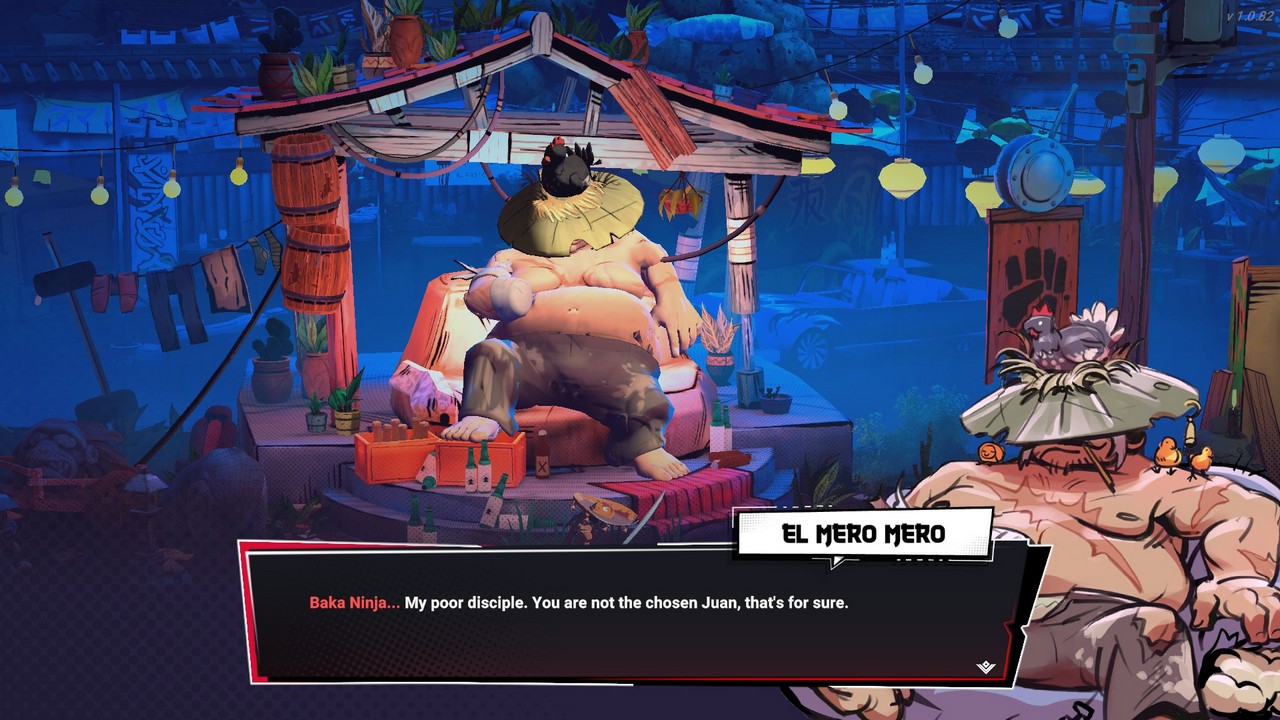
Task: Advance dialogue with the continue arrow
Action: click(986, 667)
